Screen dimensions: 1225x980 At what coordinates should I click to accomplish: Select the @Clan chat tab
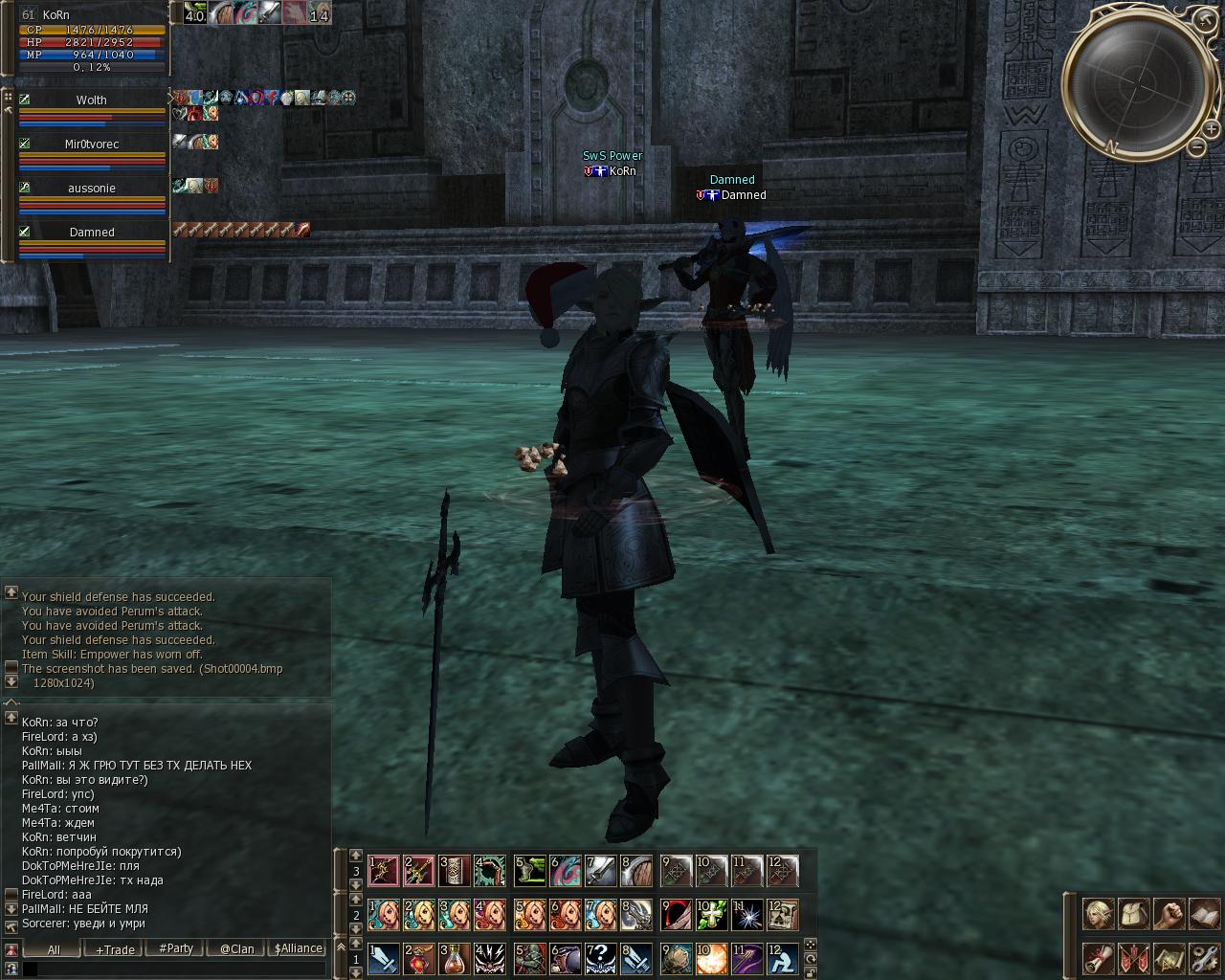pyautogui.click(x=236, y=949)
